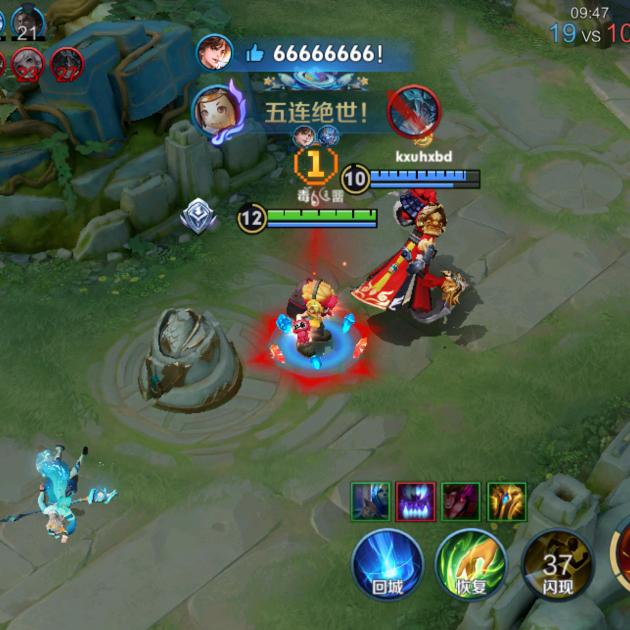Open the teammate portrait showing 21
This screenshot has width=630, height=630.
28,22
